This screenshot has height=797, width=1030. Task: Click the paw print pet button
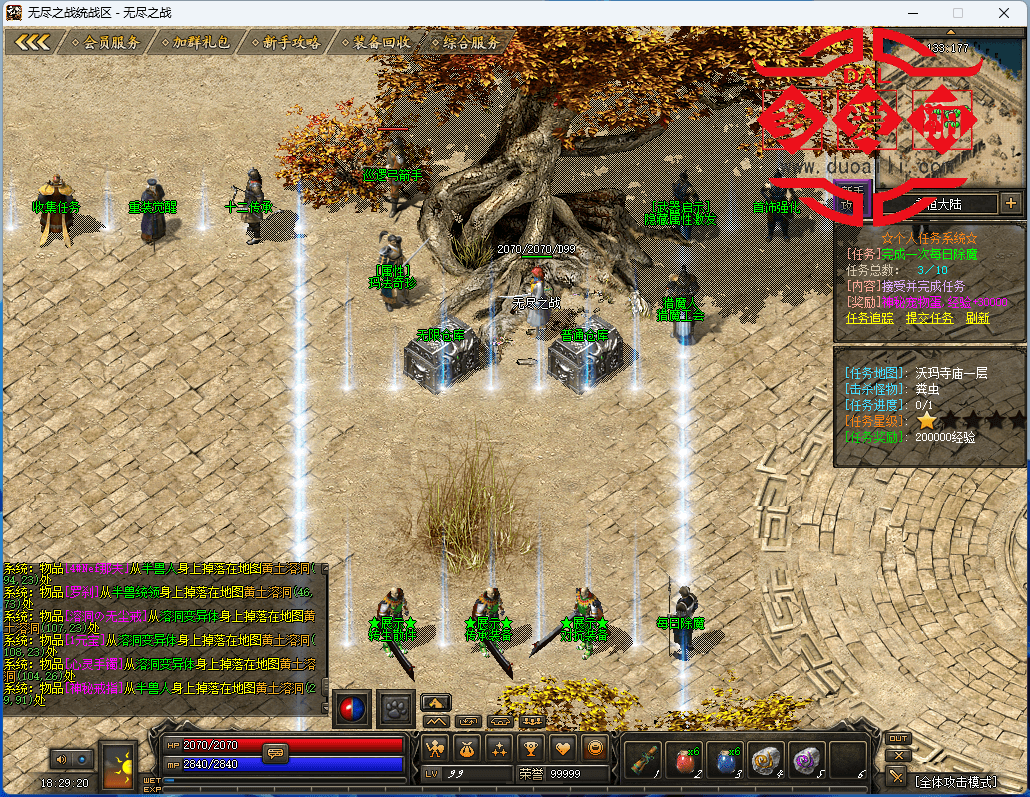pos(395,706)
